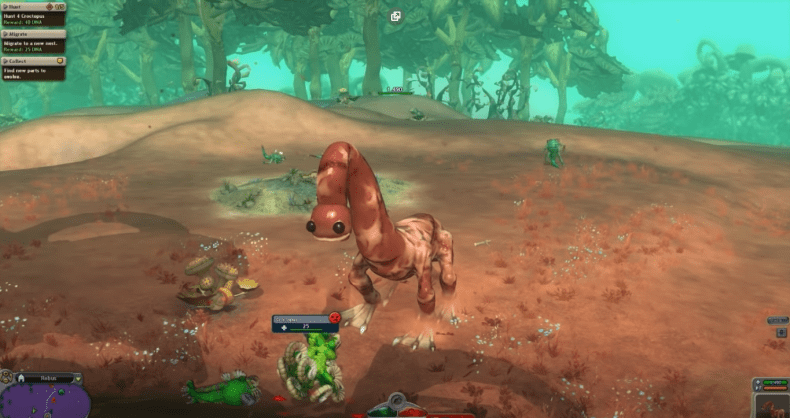Click the nest name bar above the minimap
This screenshot has width=790, height=418.
pyautogui.click(x=46, y=378)
